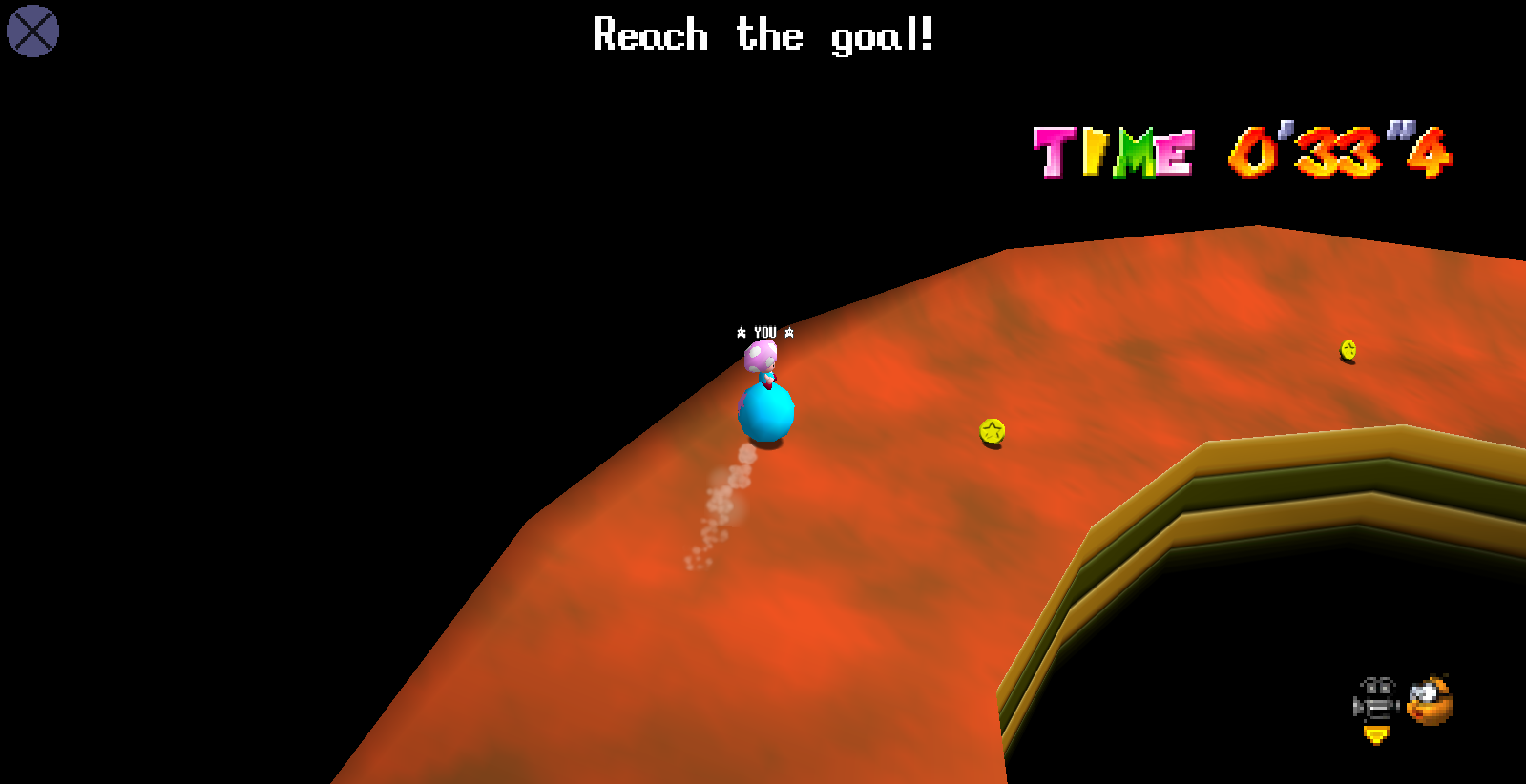Select the blue bob-omb ball under the player

(x=764, y=414)
